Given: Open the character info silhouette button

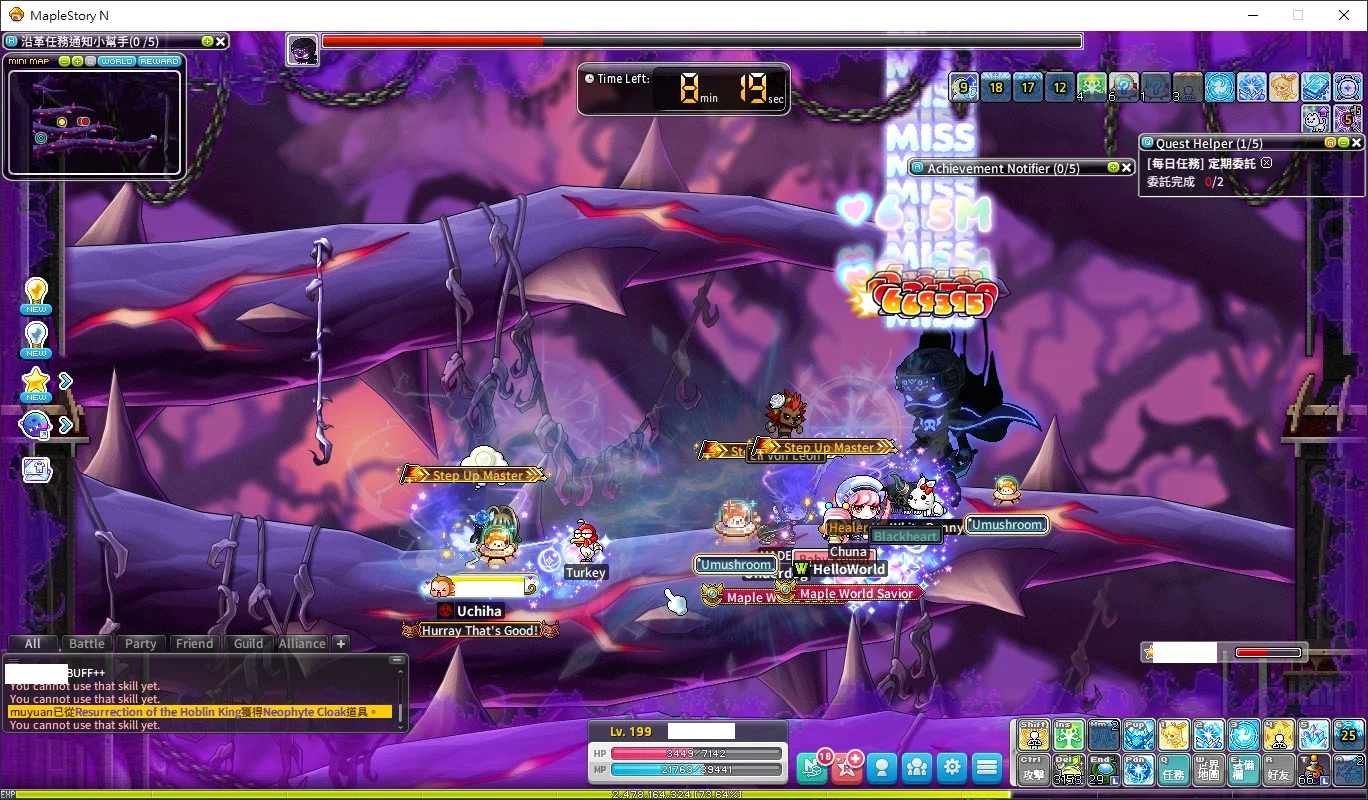Looking at the screenshot, I should (x=882, y=767).
